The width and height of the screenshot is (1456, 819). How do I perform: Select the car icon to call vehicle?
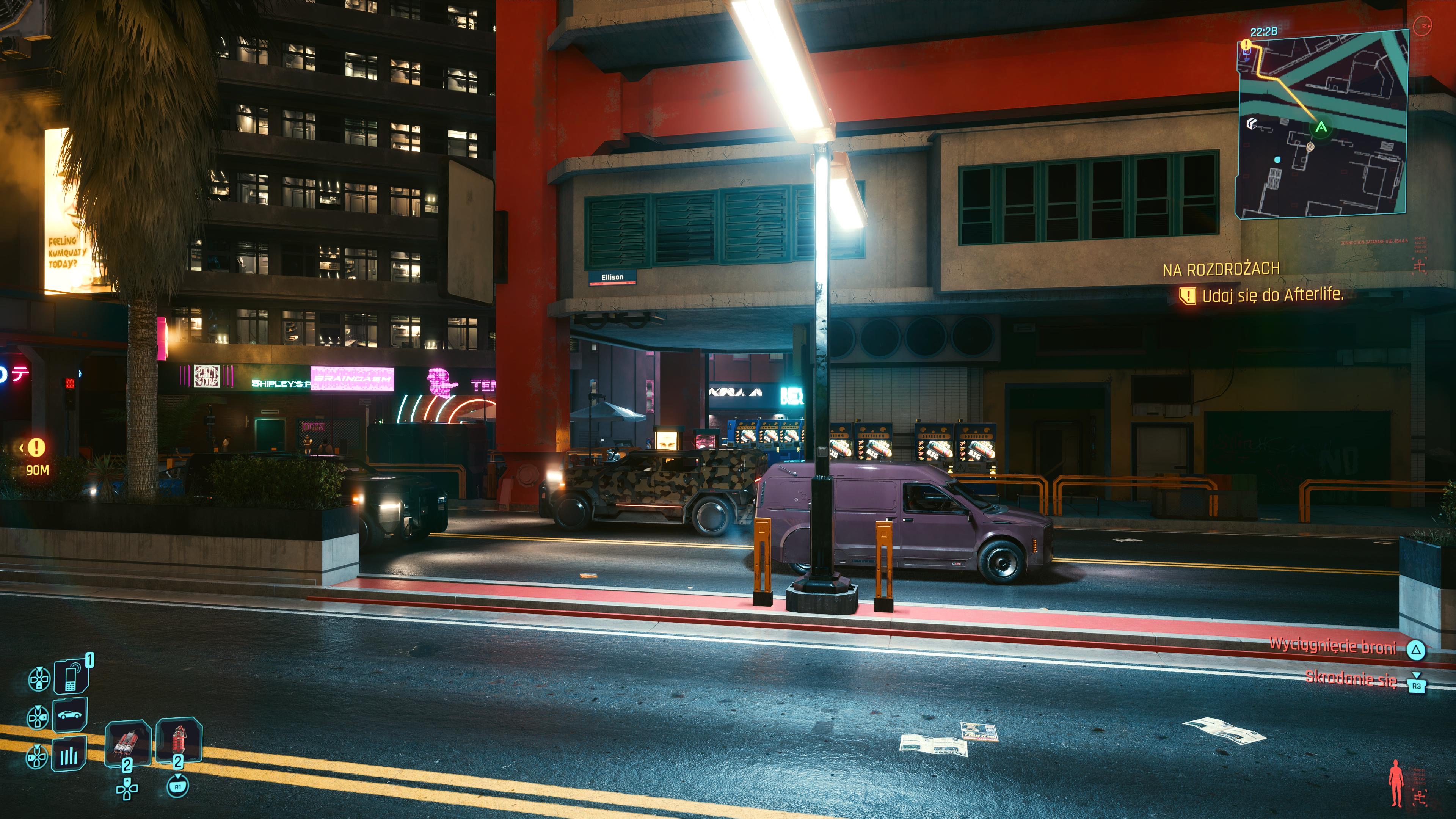point(70,715)
